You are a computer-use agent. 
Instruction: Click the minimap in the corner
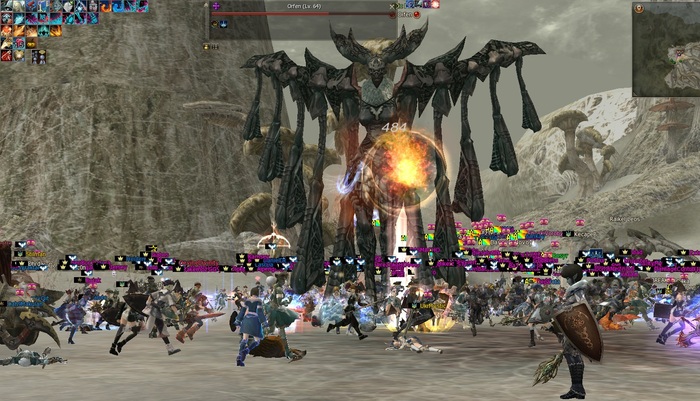click(667, 50)
